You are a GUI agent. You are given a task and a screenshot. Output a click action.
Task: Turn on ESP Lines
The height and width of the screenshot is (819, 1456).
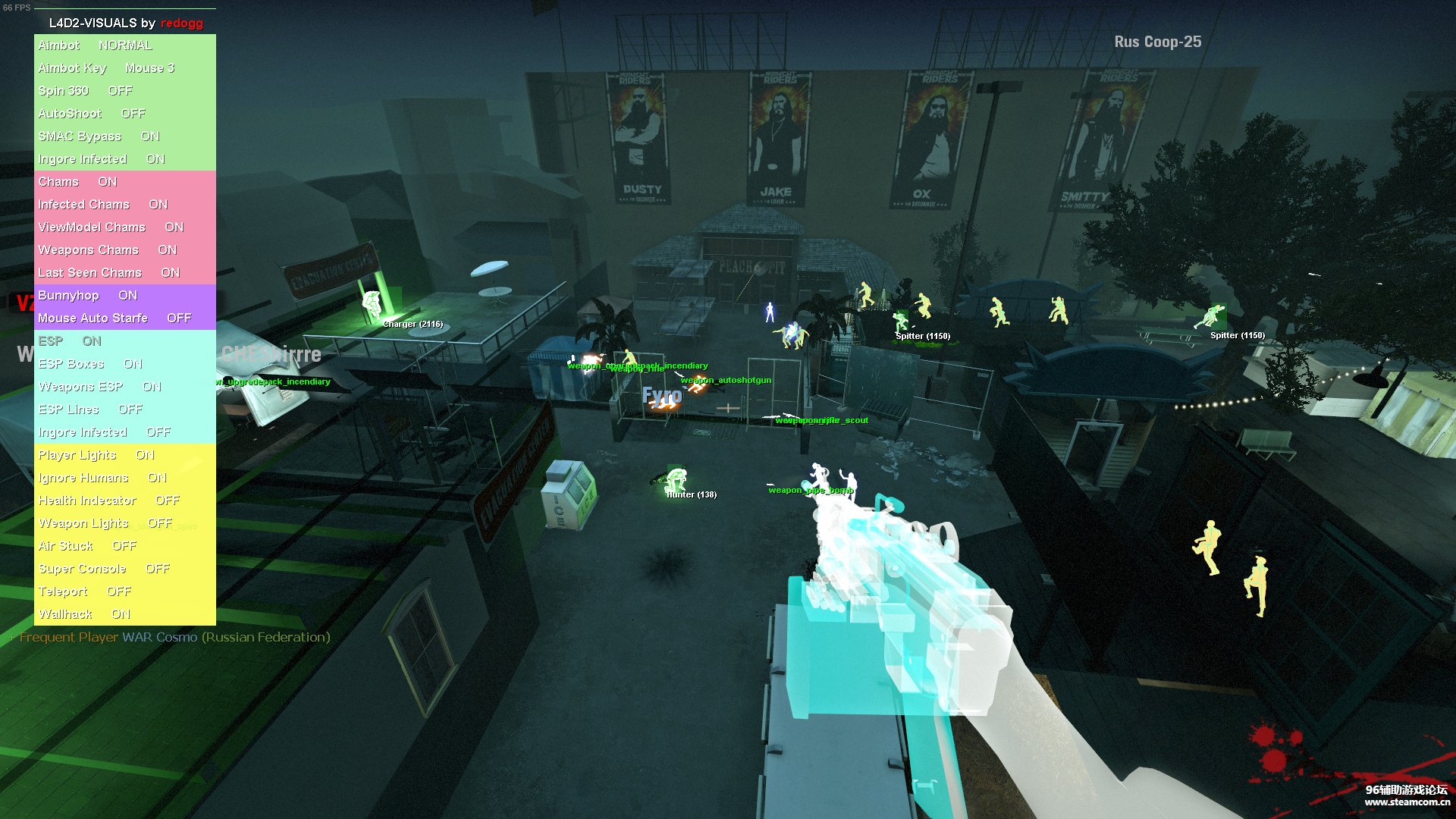[90, 409]
